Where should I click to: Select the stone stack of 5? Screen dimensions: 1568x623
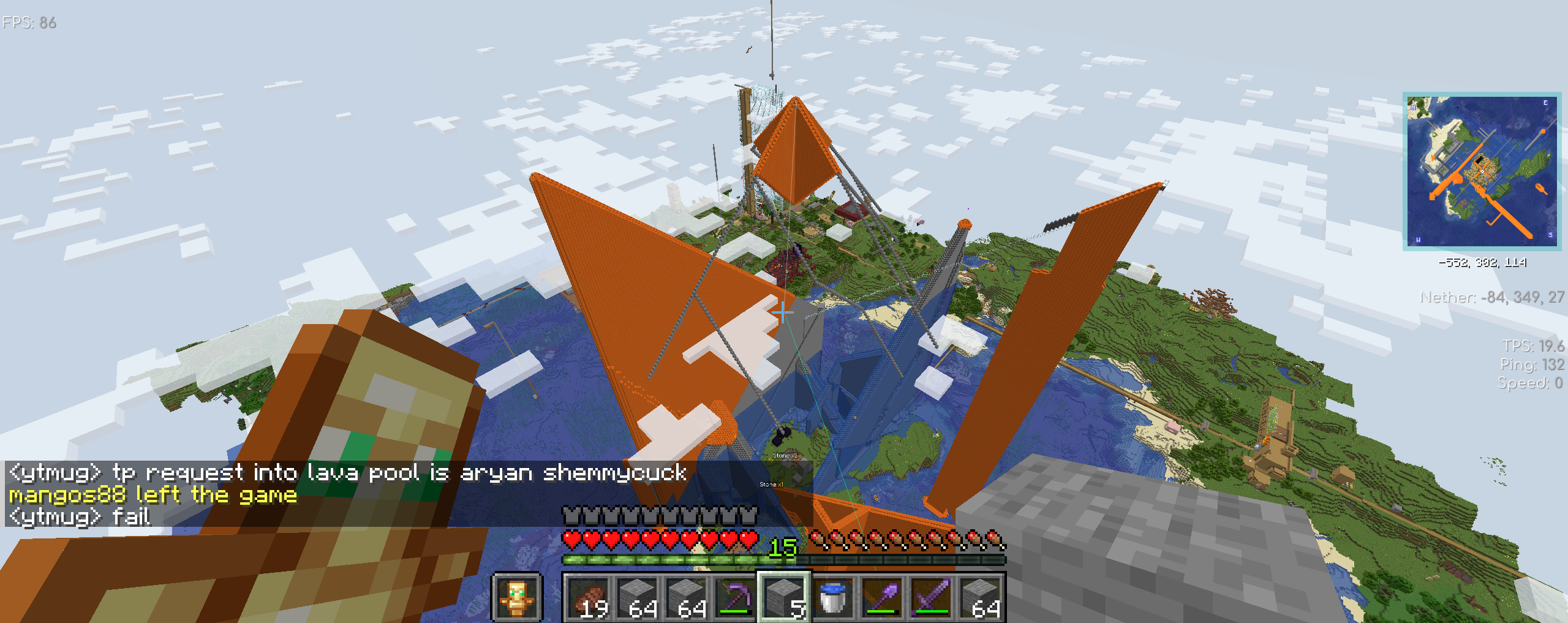click(x=784, y=597)
